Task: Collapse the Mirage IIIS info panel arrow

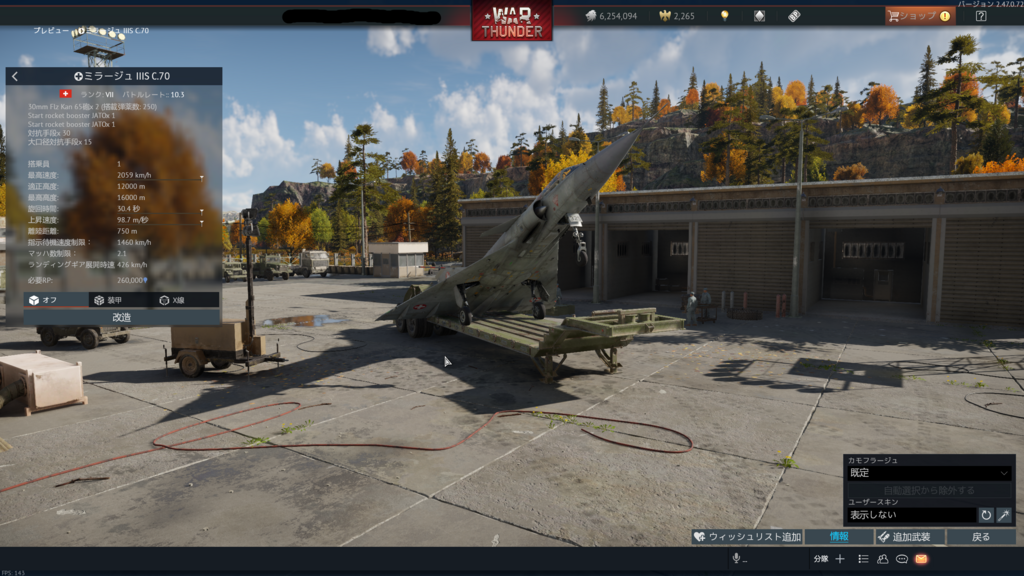Action: (x=14, y=76)
